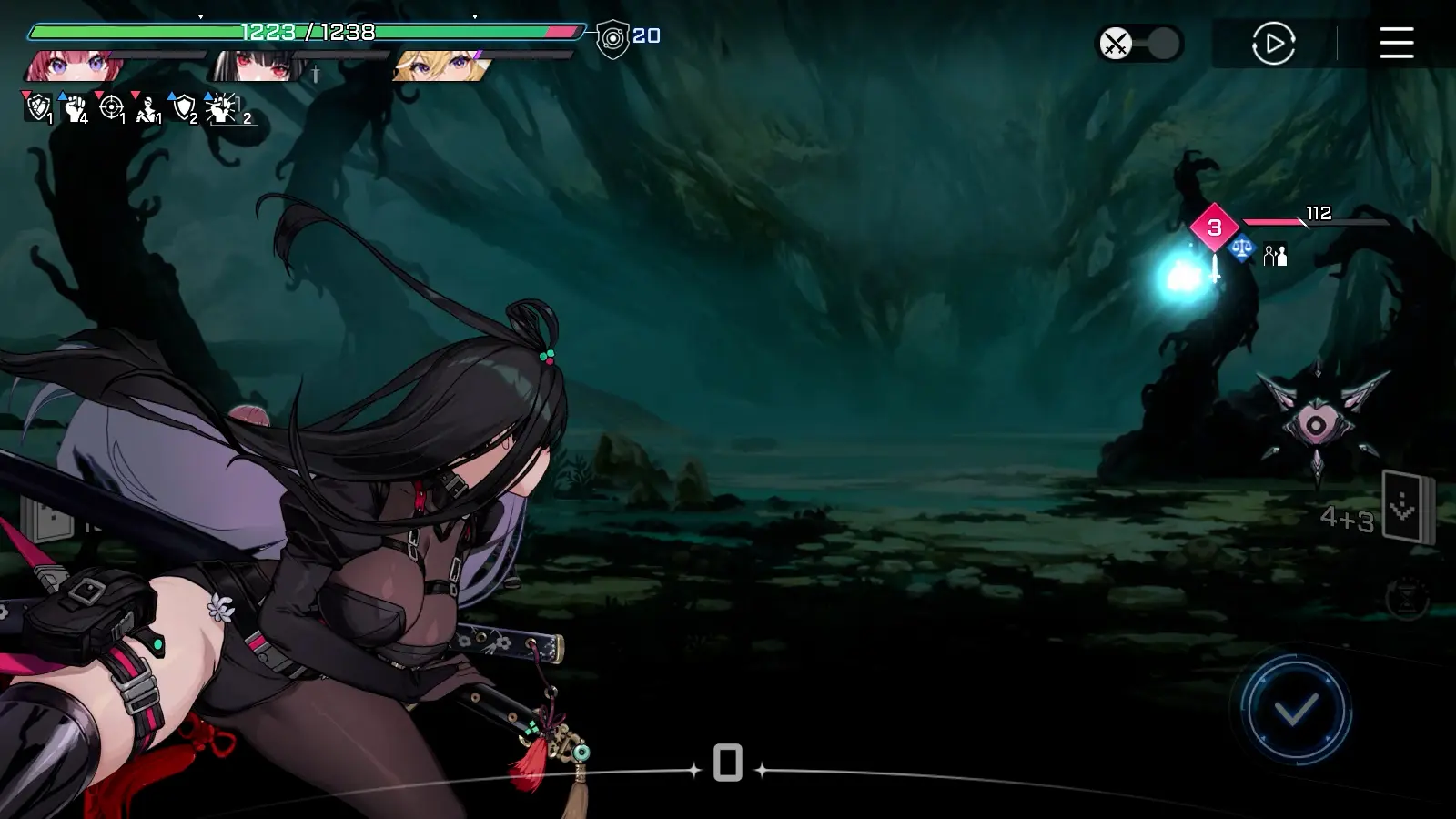Toggle the crossed-swords battle switch
Image resolution: width=1456 pixels, height=819 pixels.
coord(1139,44)
